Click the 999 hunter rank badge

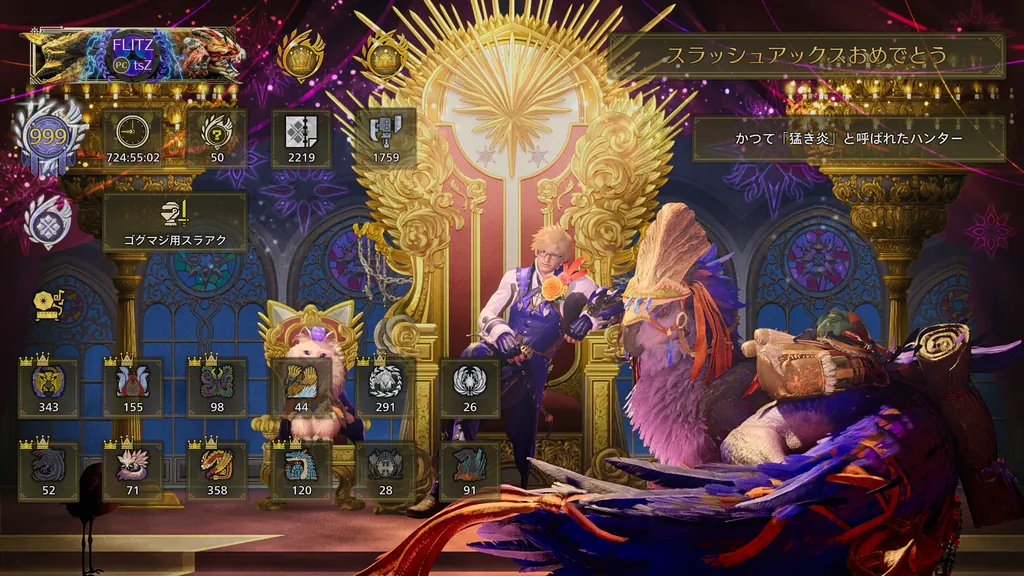click(x=47, y=138)
